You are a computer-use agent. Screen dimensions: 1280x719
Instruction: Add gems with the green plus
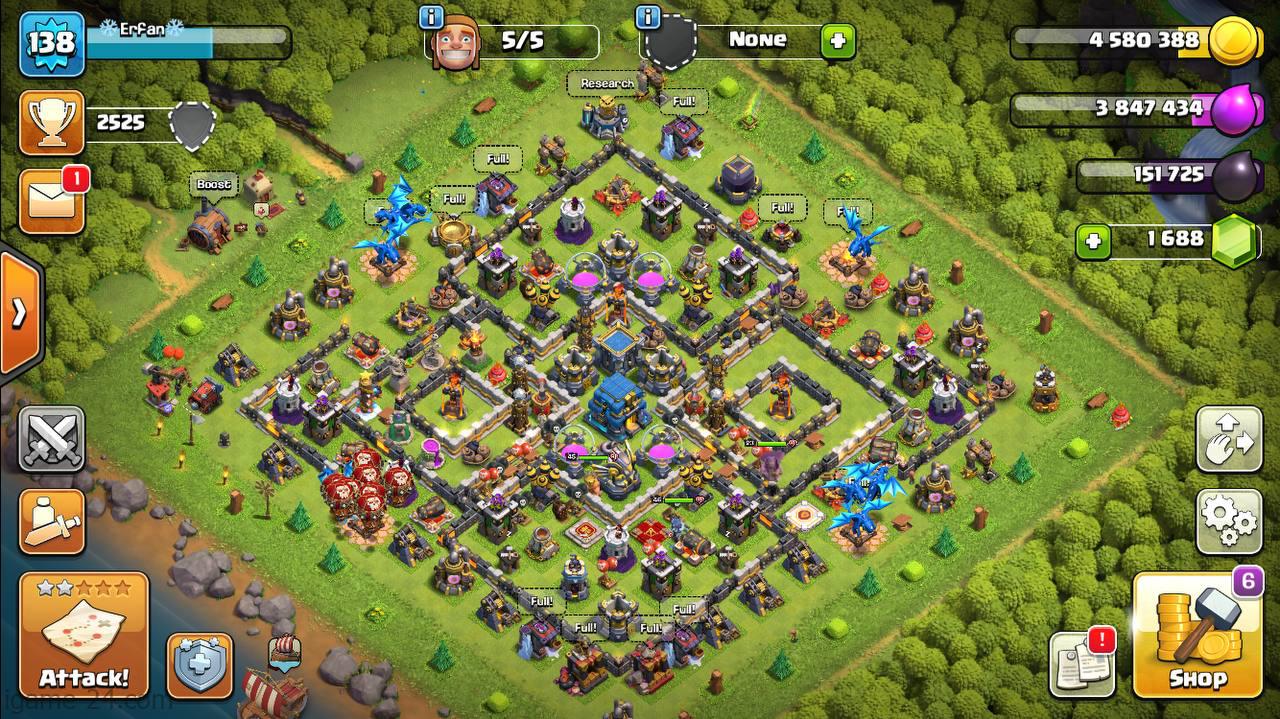point(1093,241)
